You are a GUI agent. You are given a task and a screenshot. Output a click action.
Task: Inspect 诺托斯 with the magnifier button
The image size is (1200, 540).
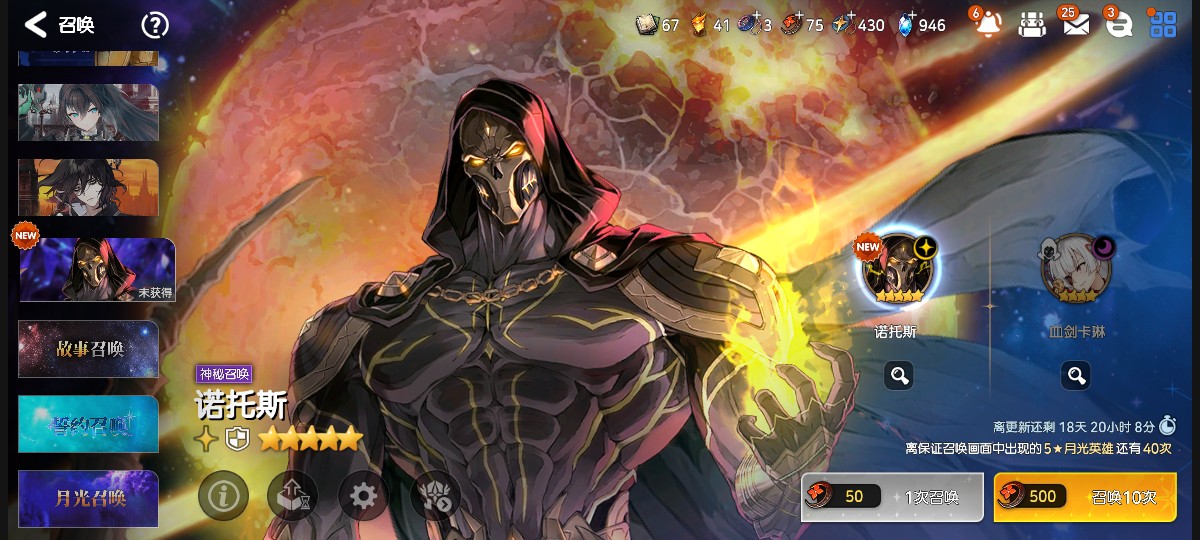(x=898, y=376)
